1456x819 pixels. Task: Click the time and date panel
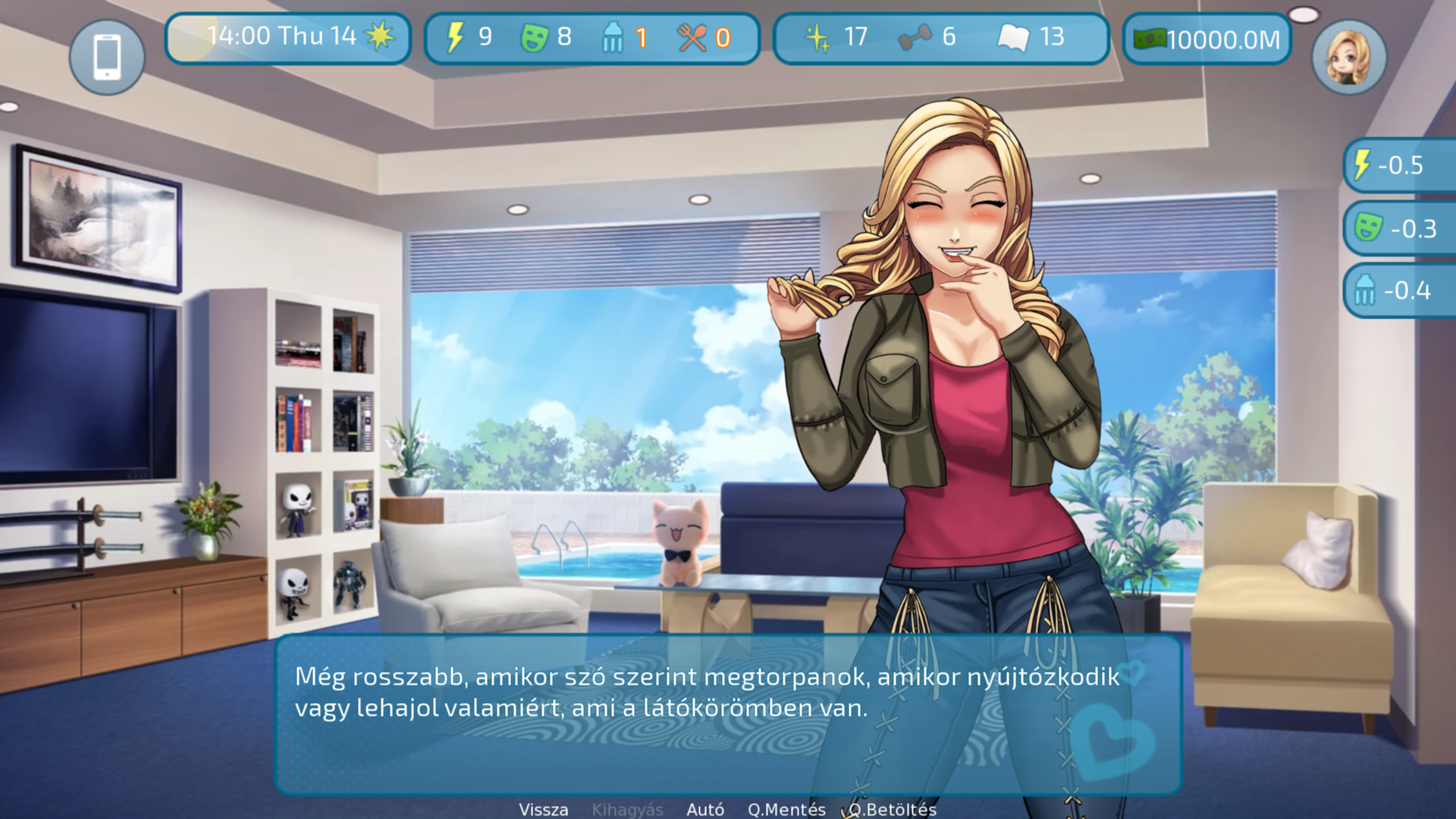(288, 37)
